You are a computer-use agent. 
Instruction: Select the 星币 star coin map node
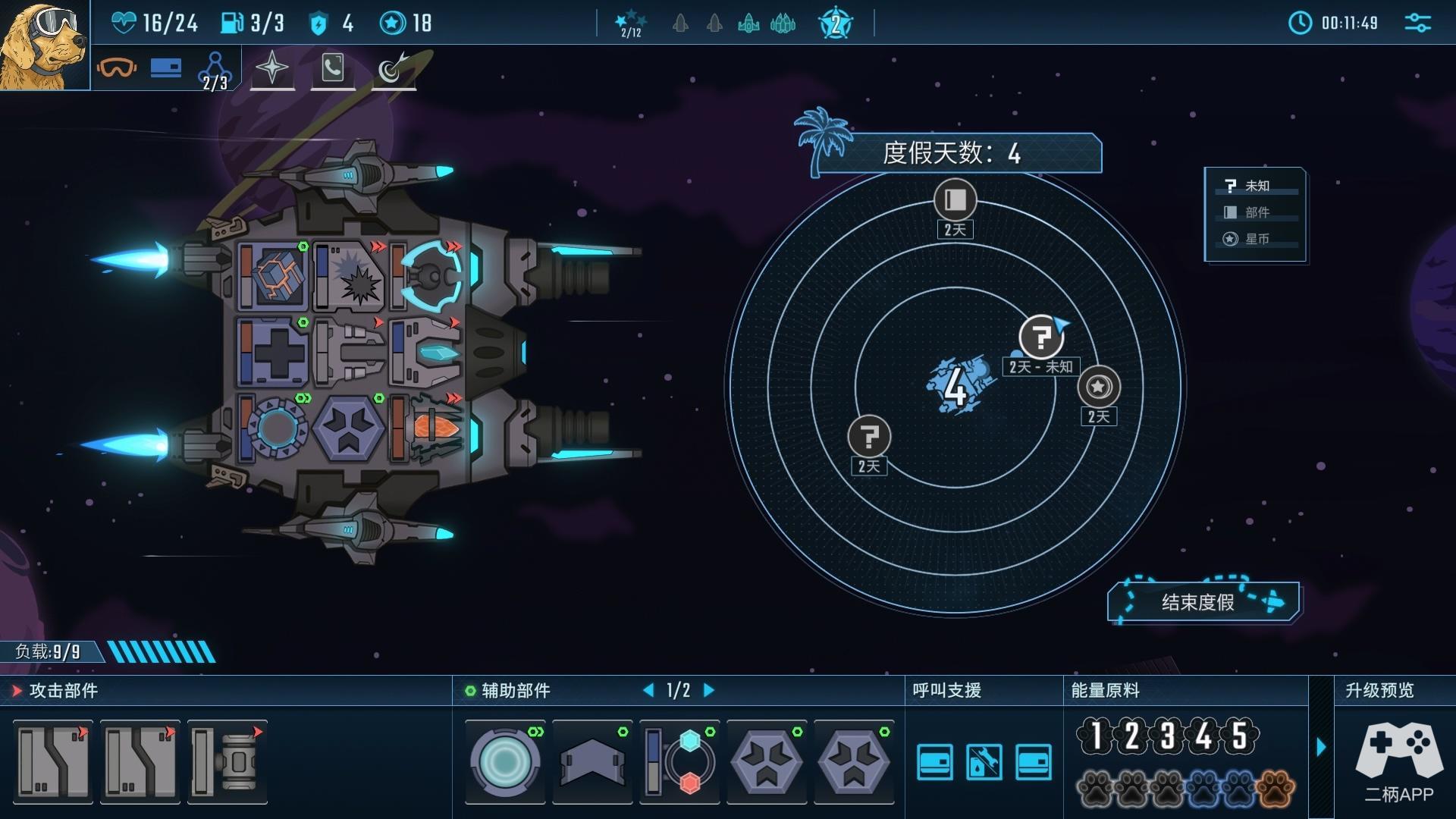click(x=1098, y=387)
